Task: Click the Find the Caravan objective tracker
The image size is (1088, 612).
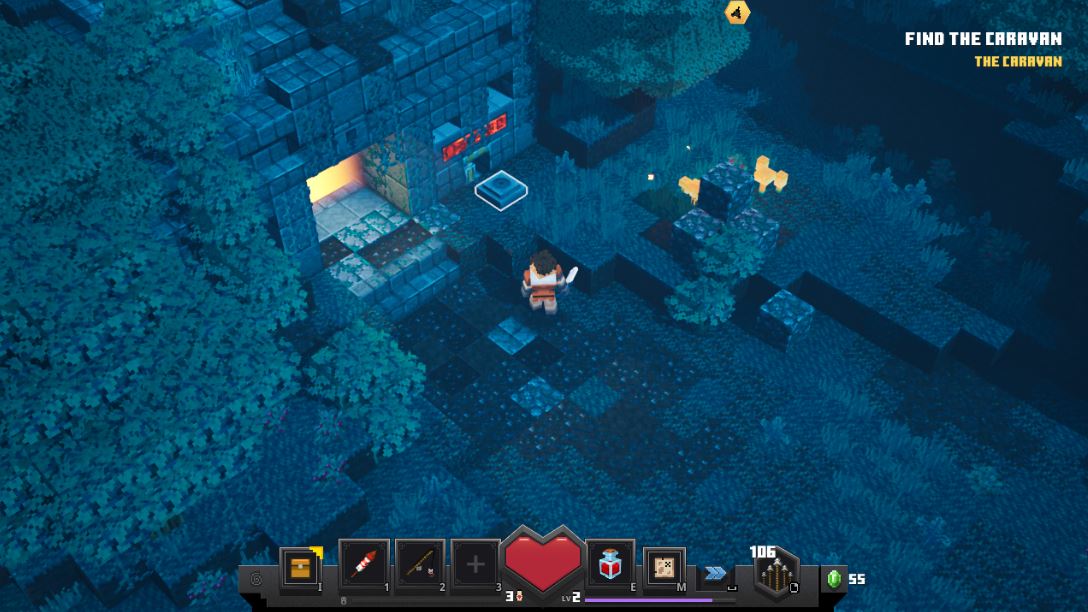Action: 982,39
